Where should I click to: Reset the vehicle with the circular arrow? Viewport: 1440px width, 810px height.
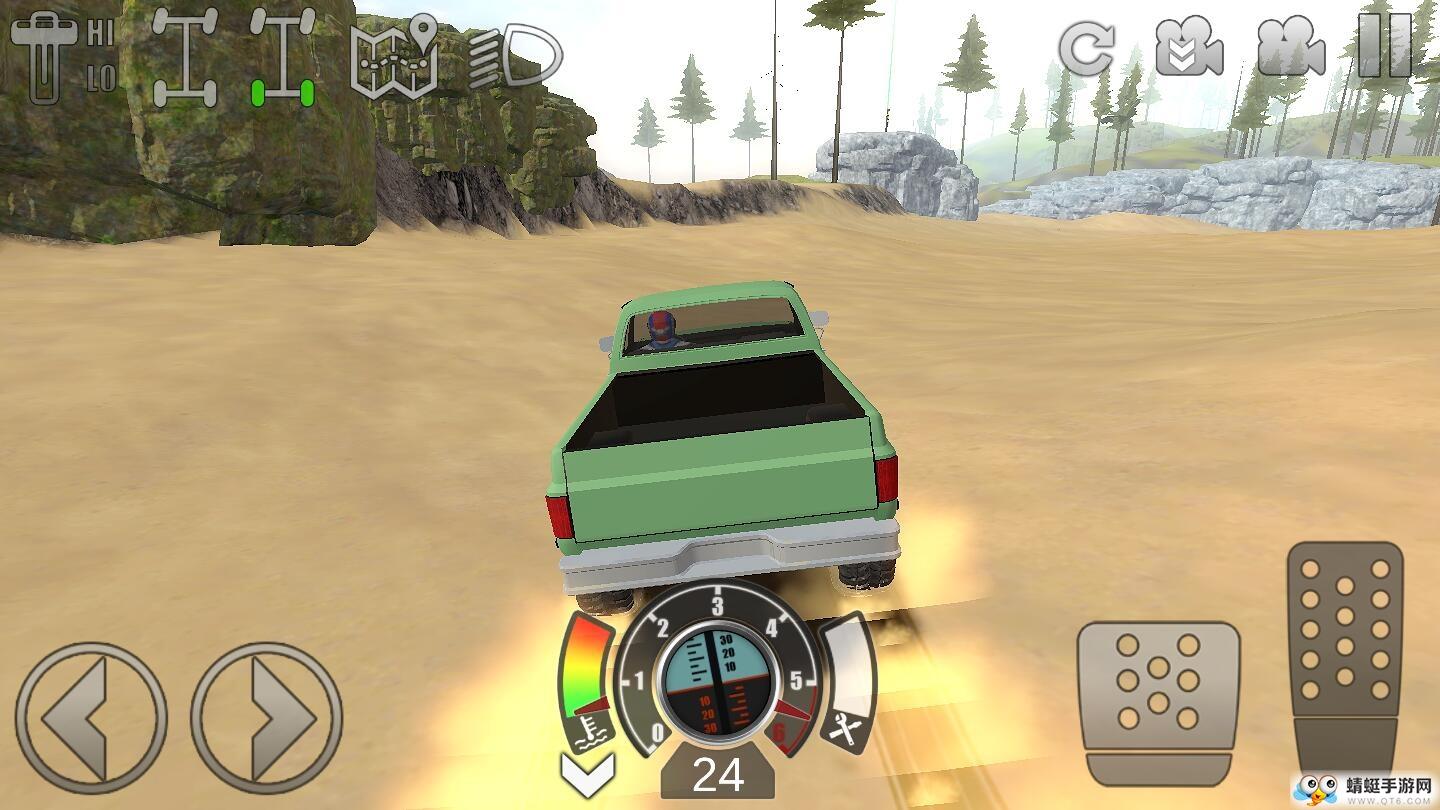tap(1087, 46)
